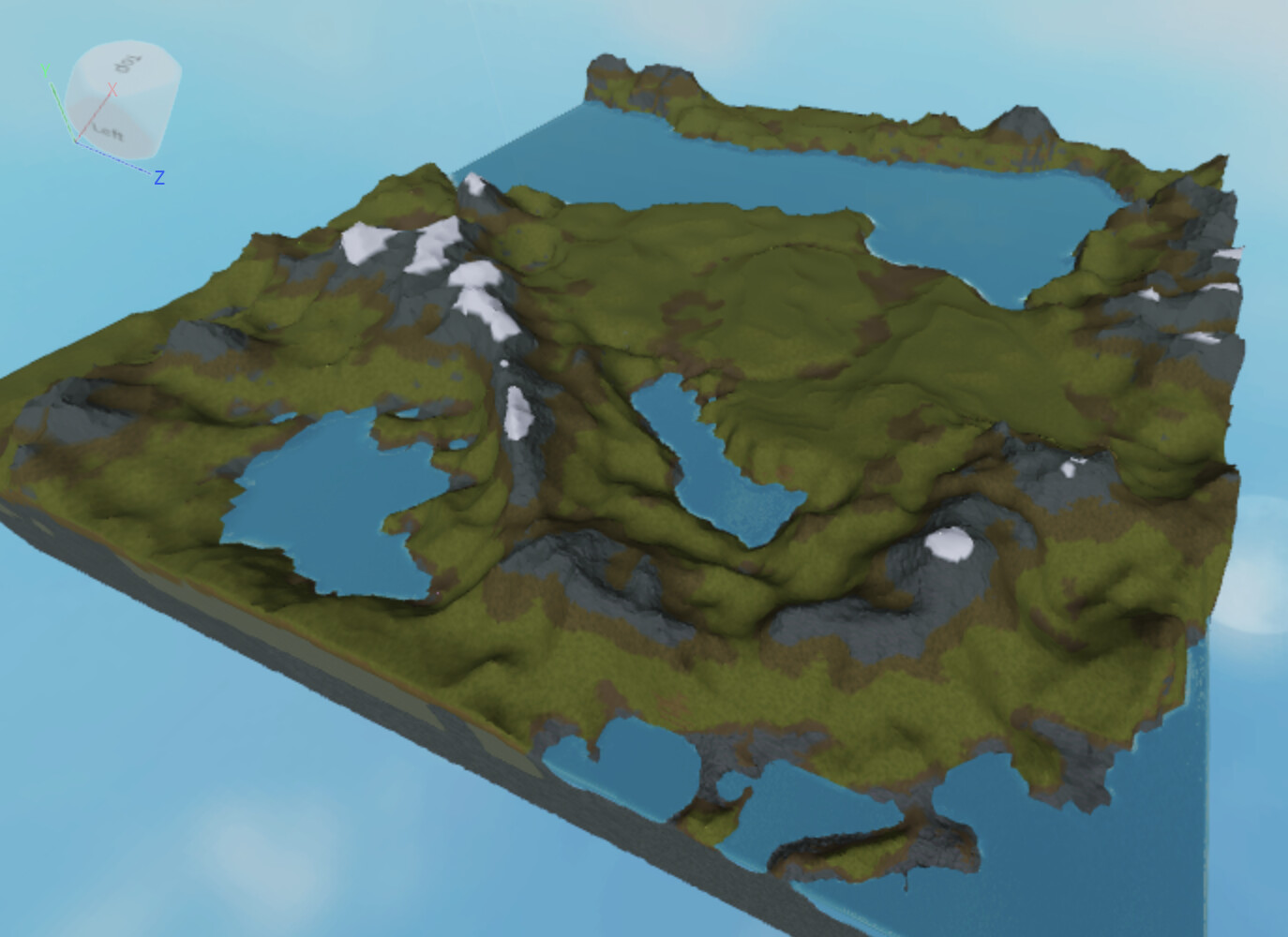Click the origin point where the gizmo axes meet

pos(76,141)
